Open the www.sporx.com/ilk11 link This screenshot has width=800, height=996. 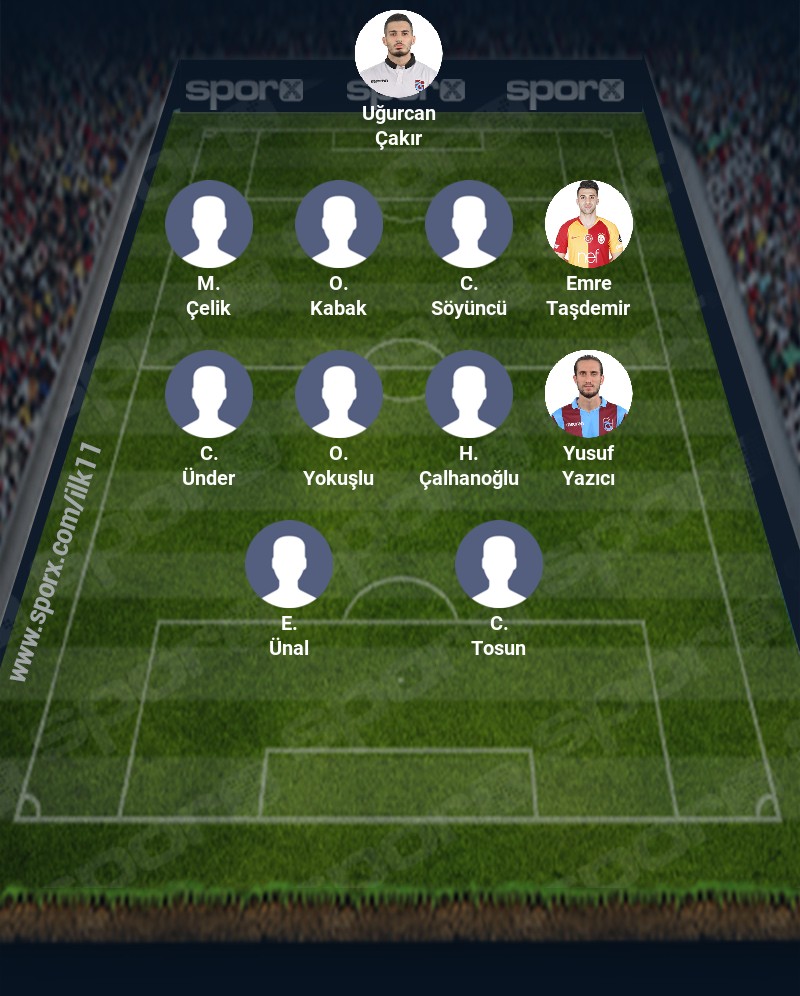coord(56,562)
